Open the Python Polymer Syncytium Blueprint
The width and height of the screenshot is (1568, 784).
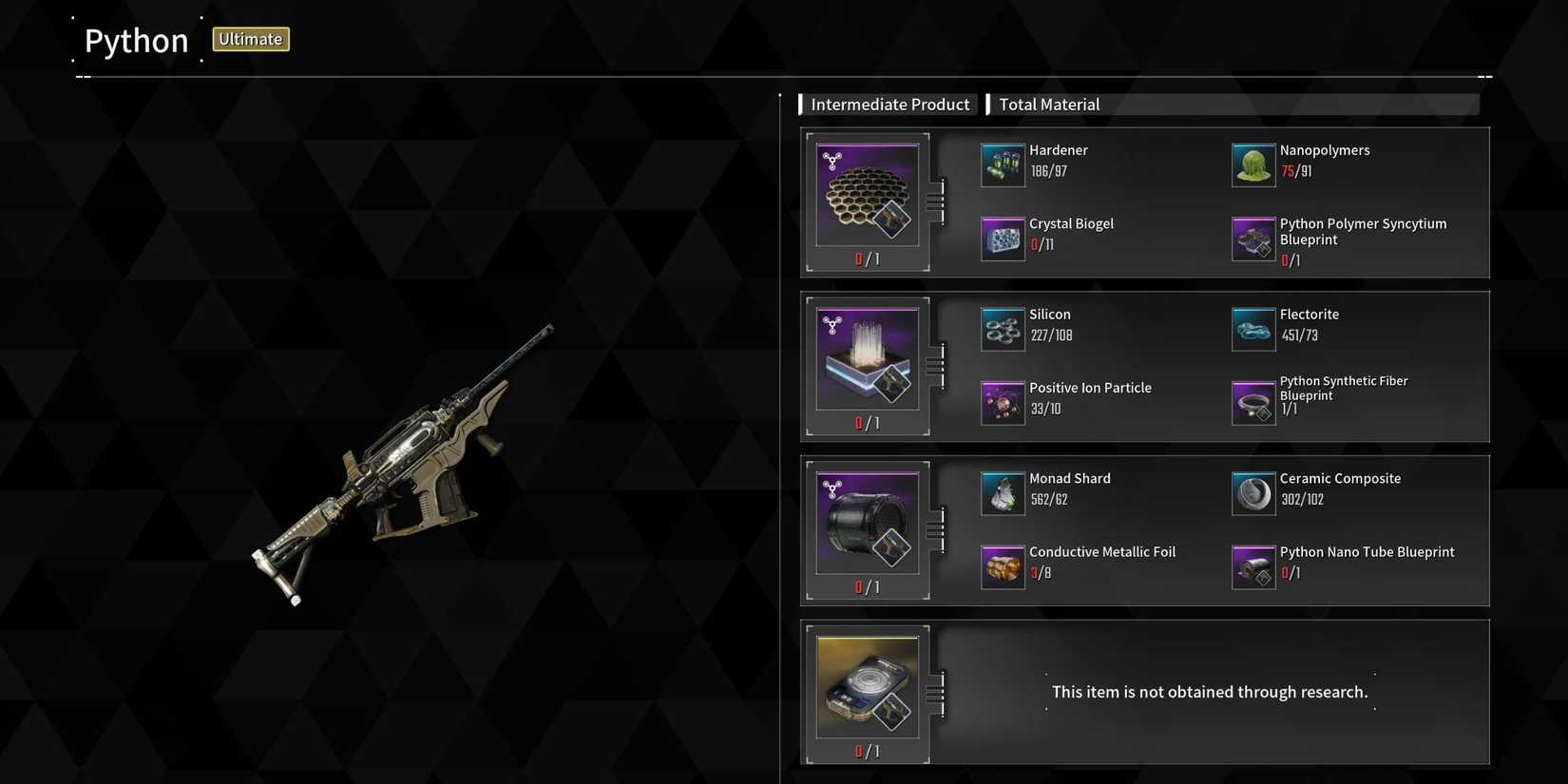pos(1252,239)
